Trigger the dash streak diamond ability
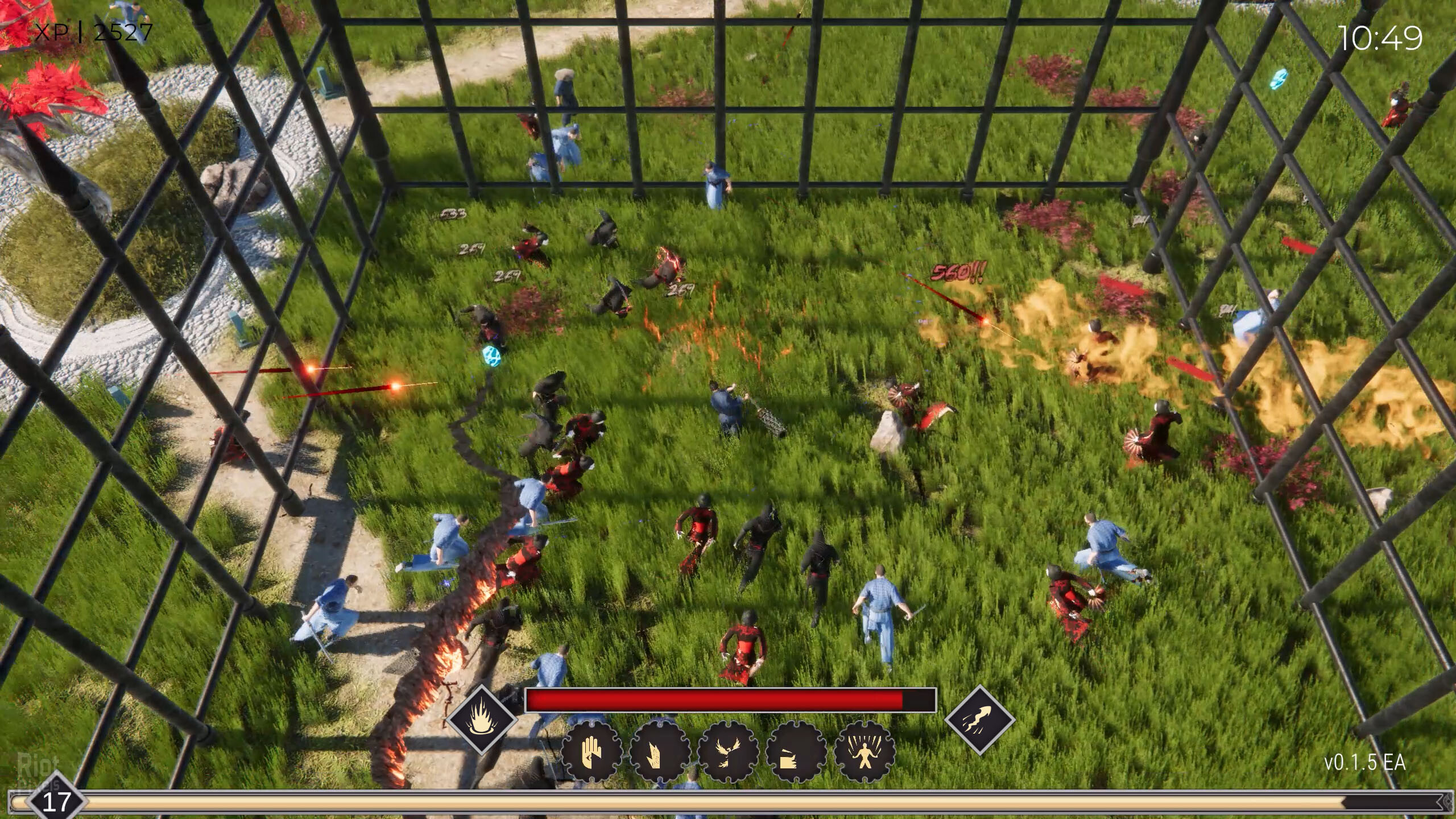Image resolution: width=1456 pixels, height=819 pixels. (x=980, y=719)
